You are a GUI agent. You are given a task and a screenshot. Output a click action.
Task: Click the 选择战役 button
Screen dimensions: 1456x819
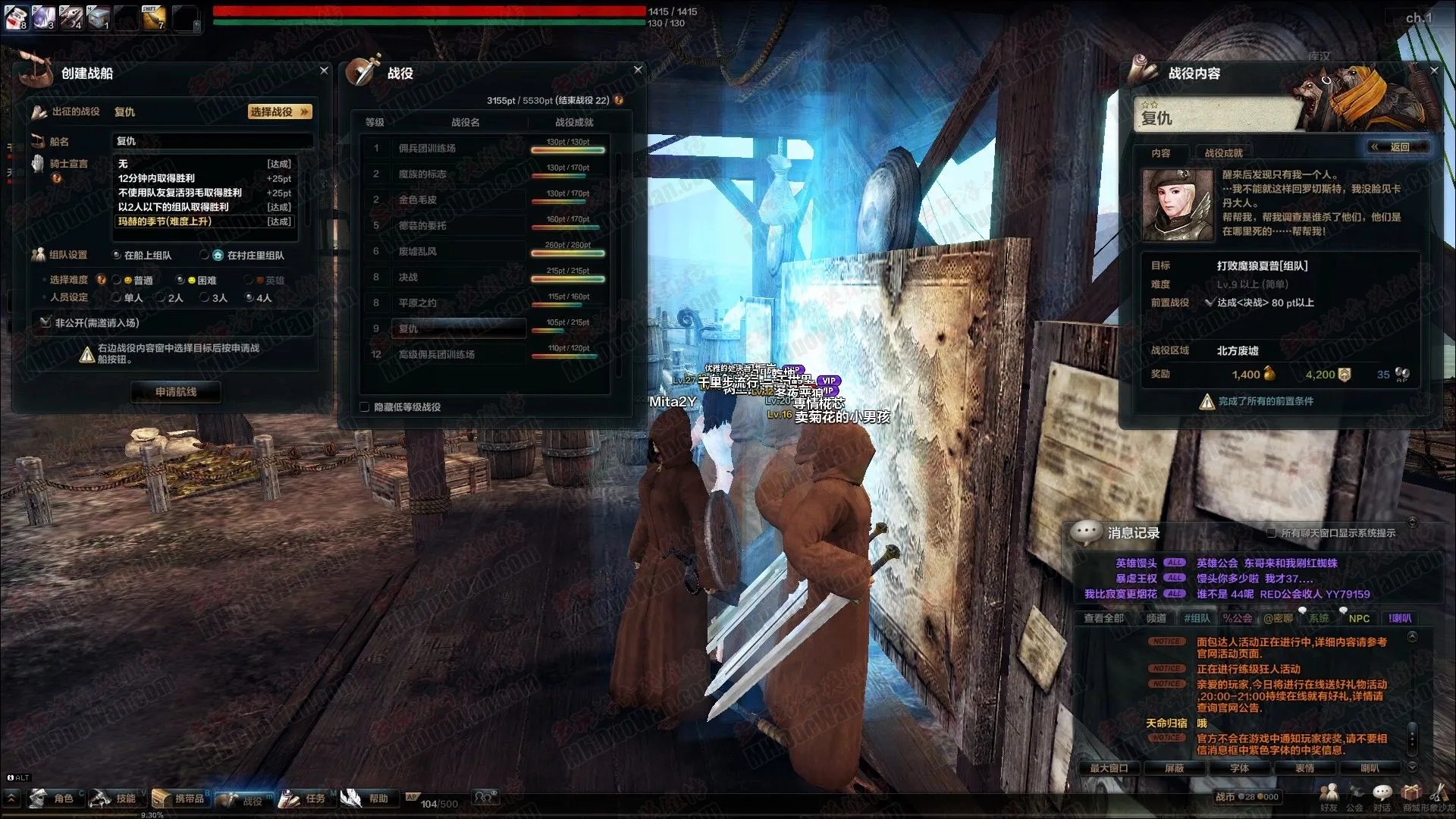coord(279,112)
